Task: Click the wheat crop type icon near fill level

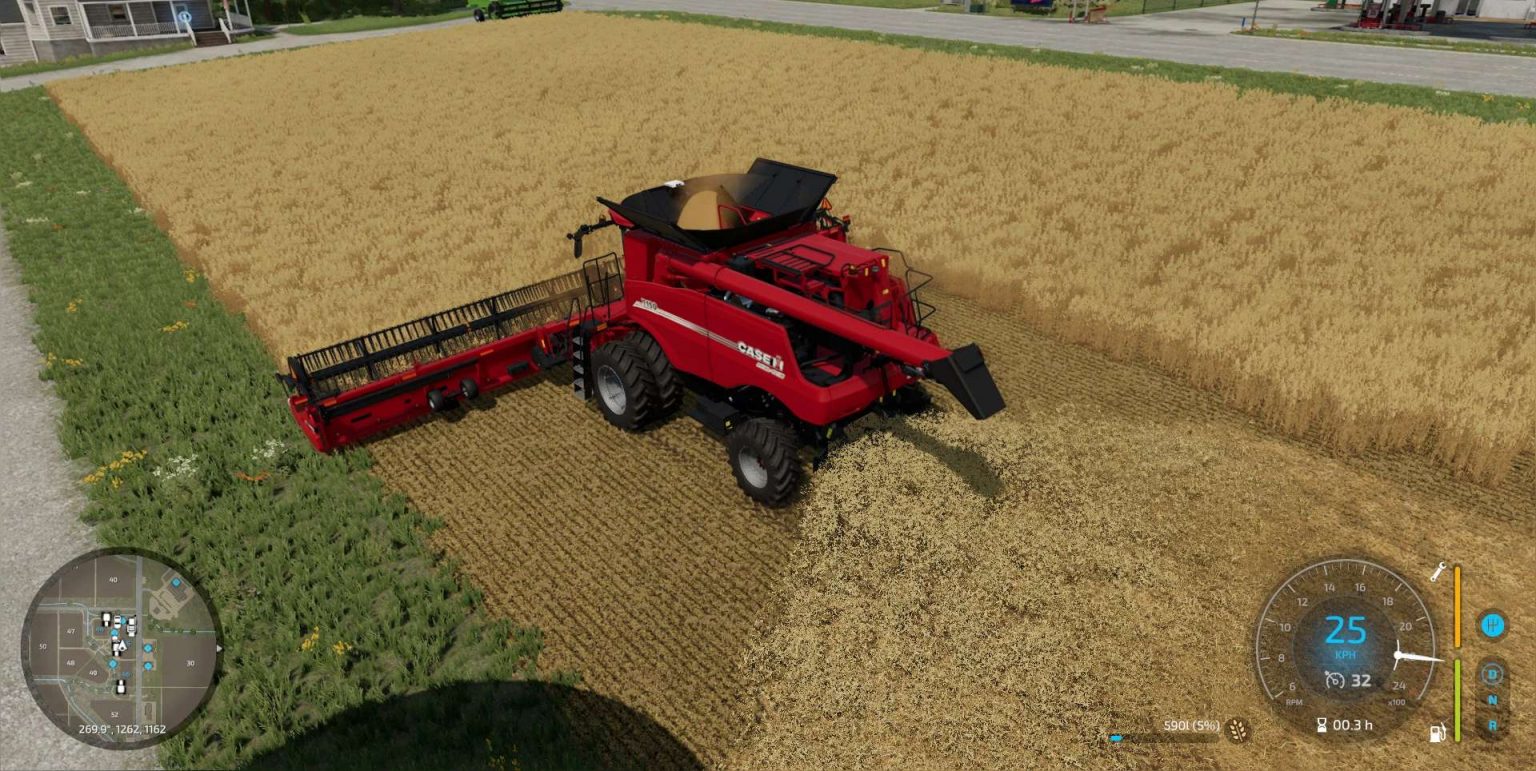Action: (x=1236, y=729)
